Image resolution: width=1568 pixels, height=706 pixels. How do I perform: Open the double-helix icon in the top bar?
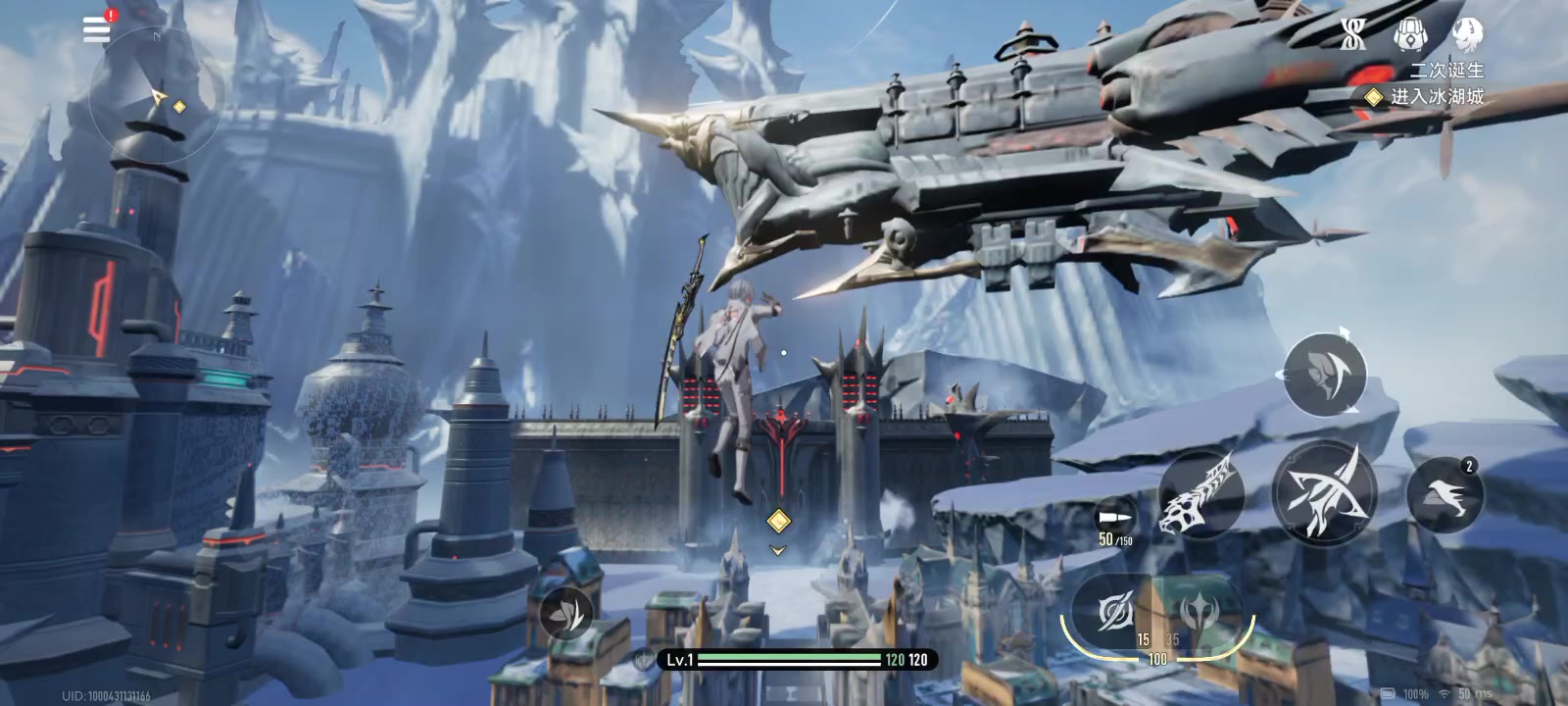click(1353, 35)
